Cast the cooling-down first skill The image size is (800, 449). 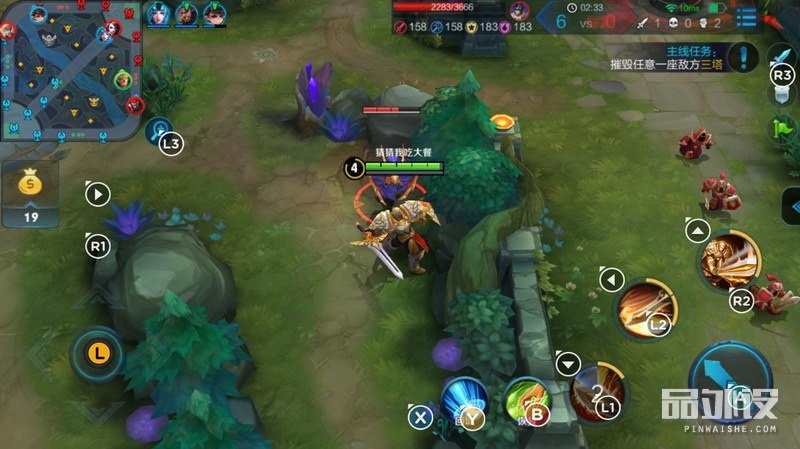click(597, 390)
